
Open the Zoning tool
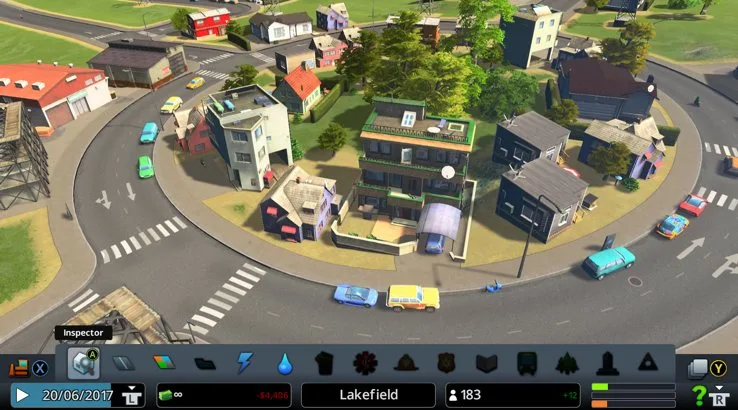[x=164, y=363]
